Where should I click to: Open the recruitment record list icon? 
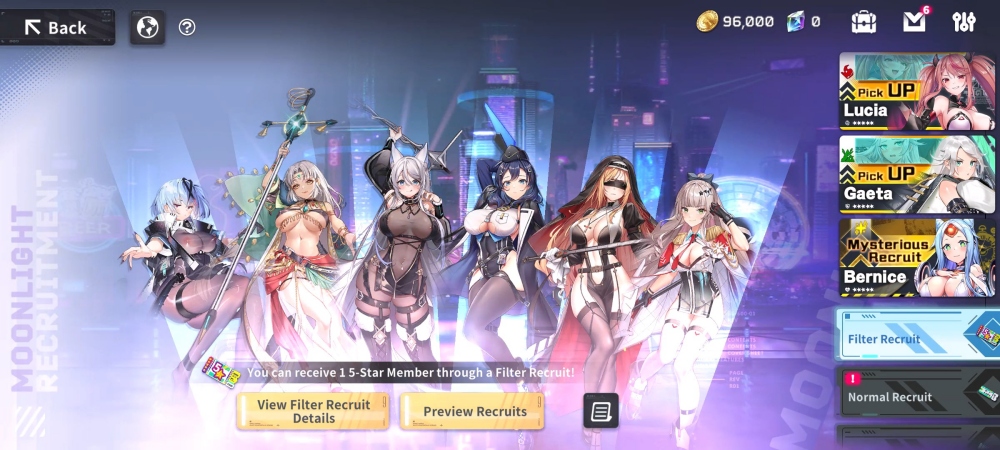[x=601, y=410]
